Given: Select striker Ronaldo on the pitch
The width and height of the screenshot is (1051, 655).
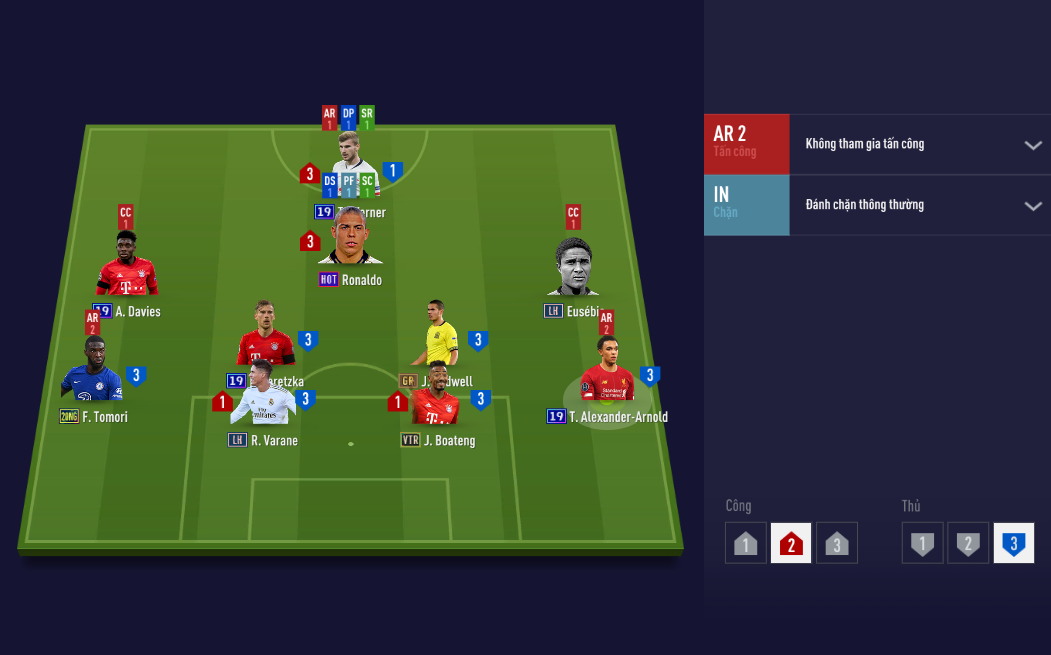Looking at the screenshot, I should [x=350, y=240].
